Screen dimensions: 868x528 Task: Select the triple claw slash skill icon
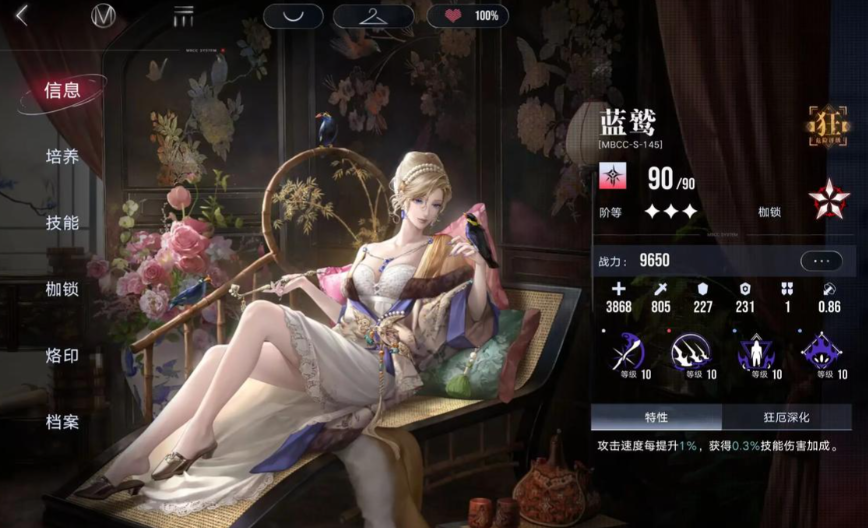click(689, 353)
